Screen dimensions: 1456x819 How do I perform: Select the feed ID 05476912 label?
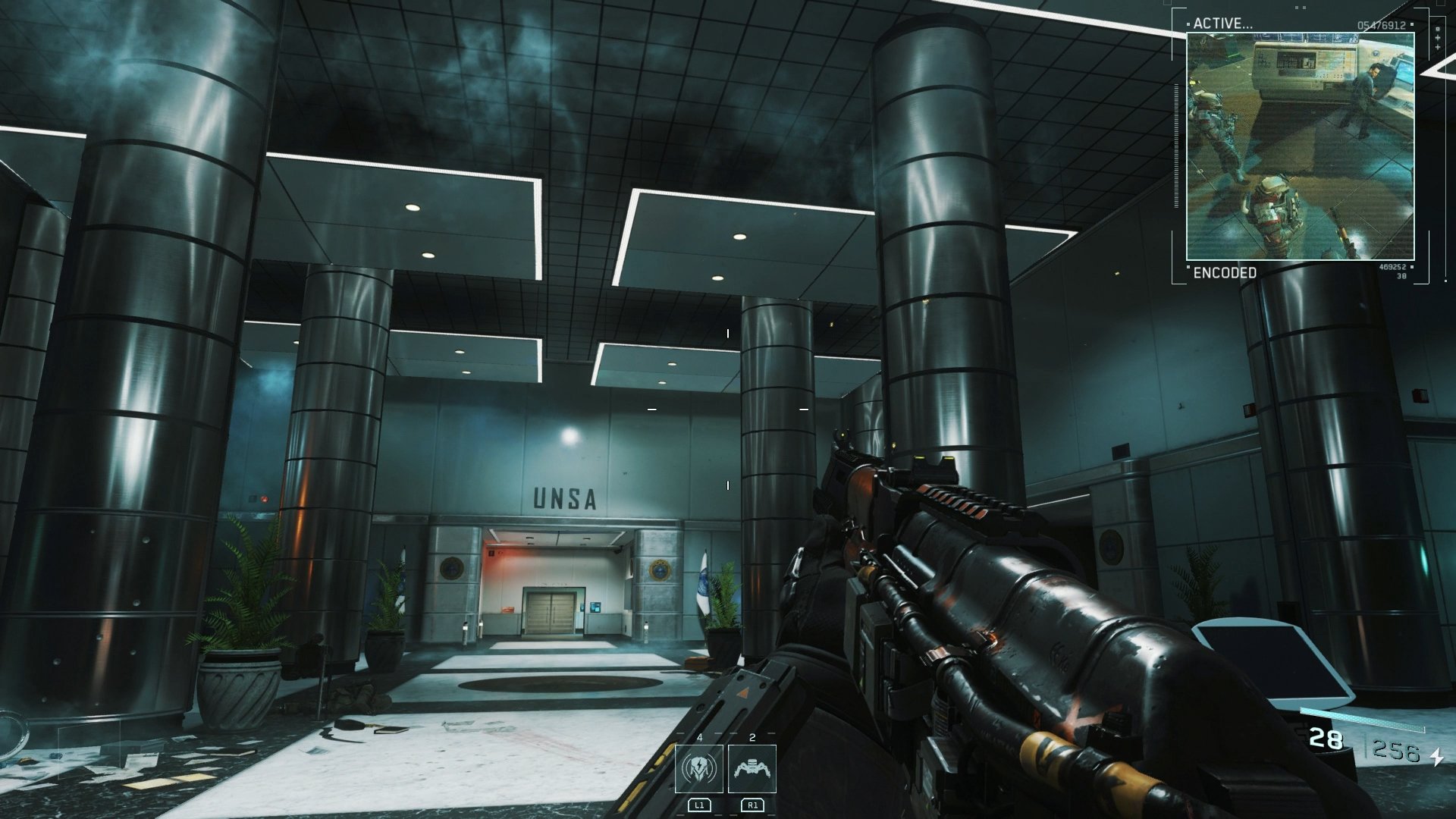[1381, 24]
